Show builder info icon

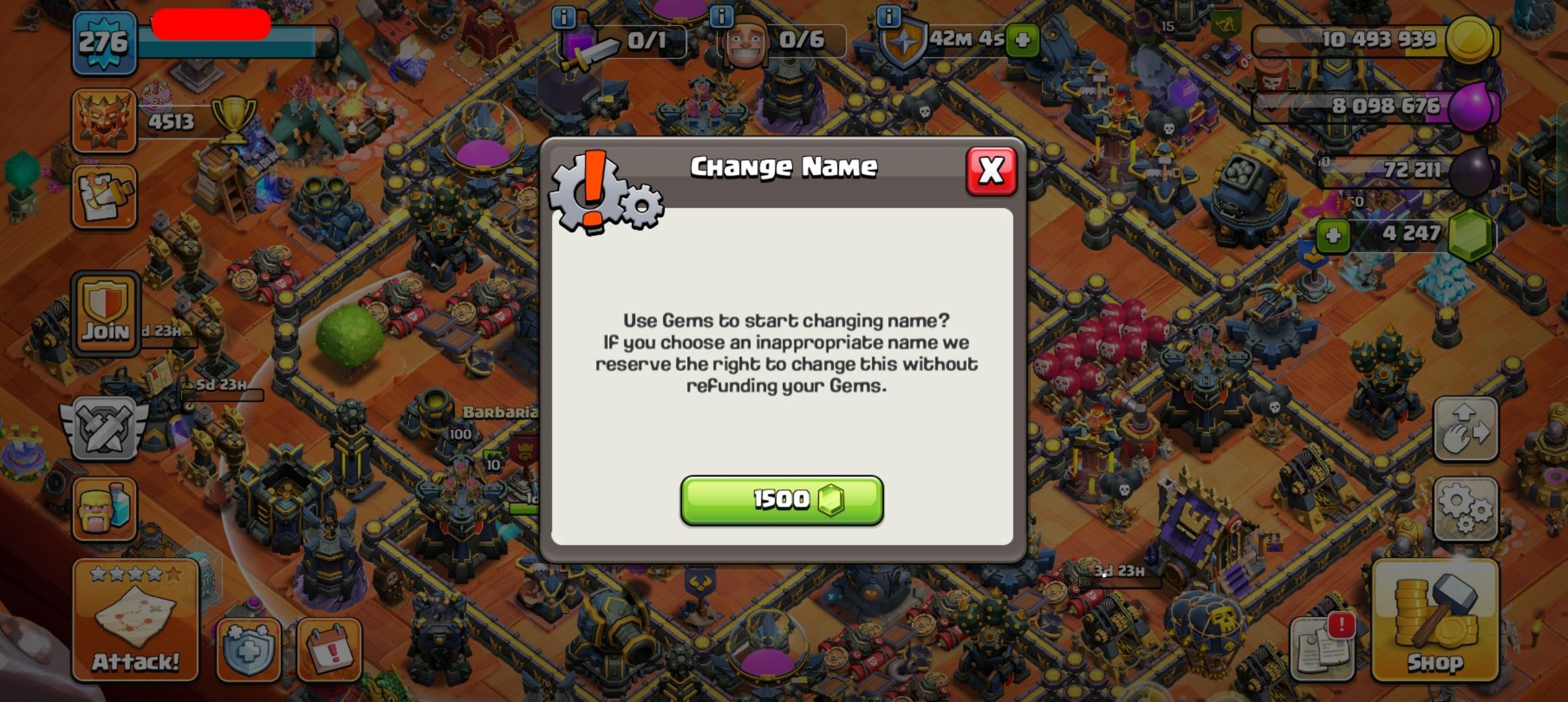click(722, 17)
